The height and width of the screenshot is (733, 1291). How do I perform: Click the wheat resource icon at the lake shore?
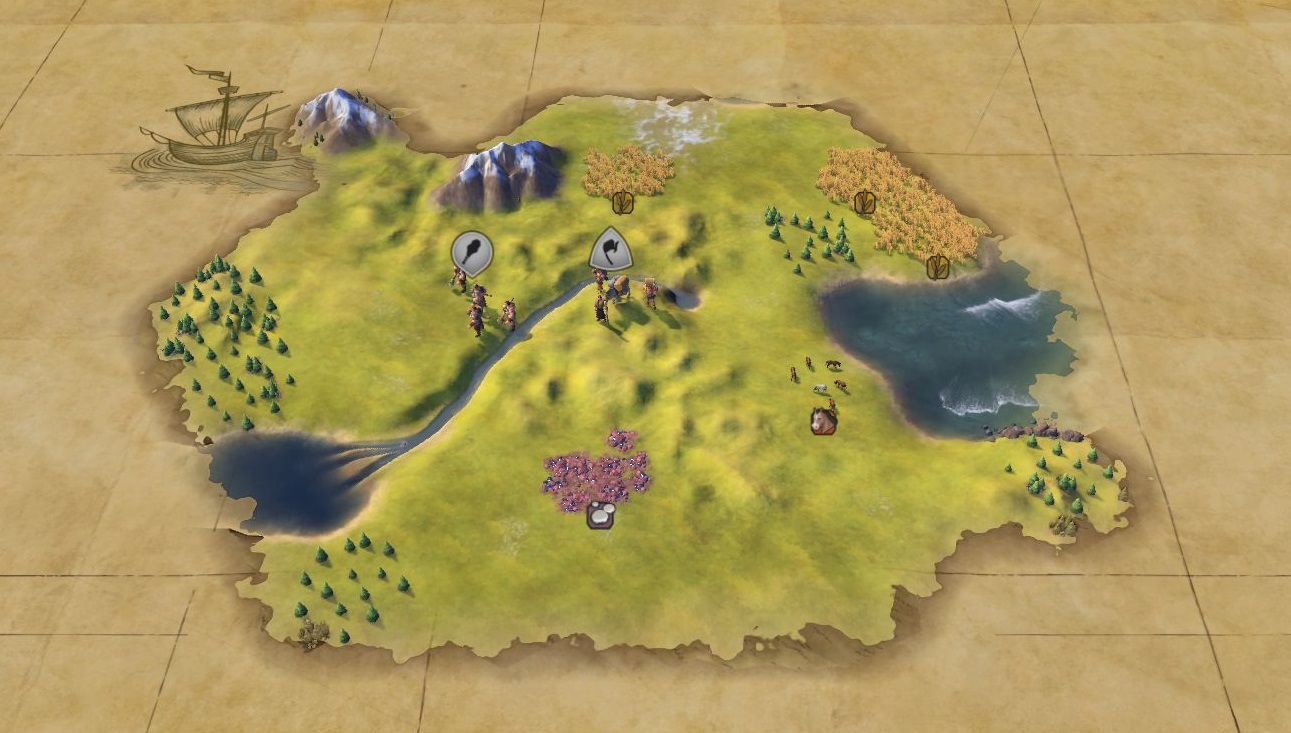point(937,267)
